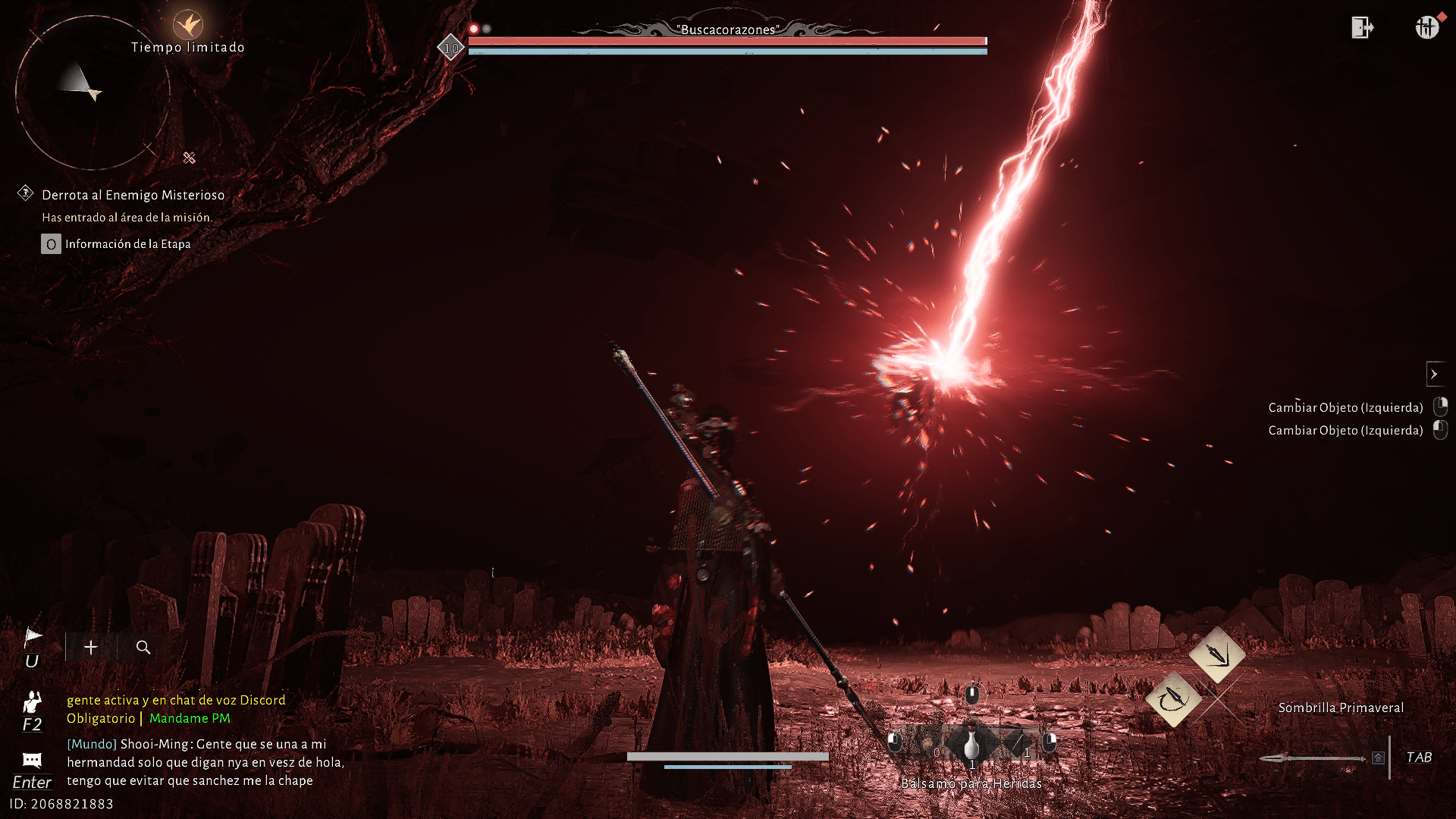Use the Bálsamo para Heridas item slot
Image resolution: width=1456 pixels, height=819 pixels.
[x=971, y=746]
